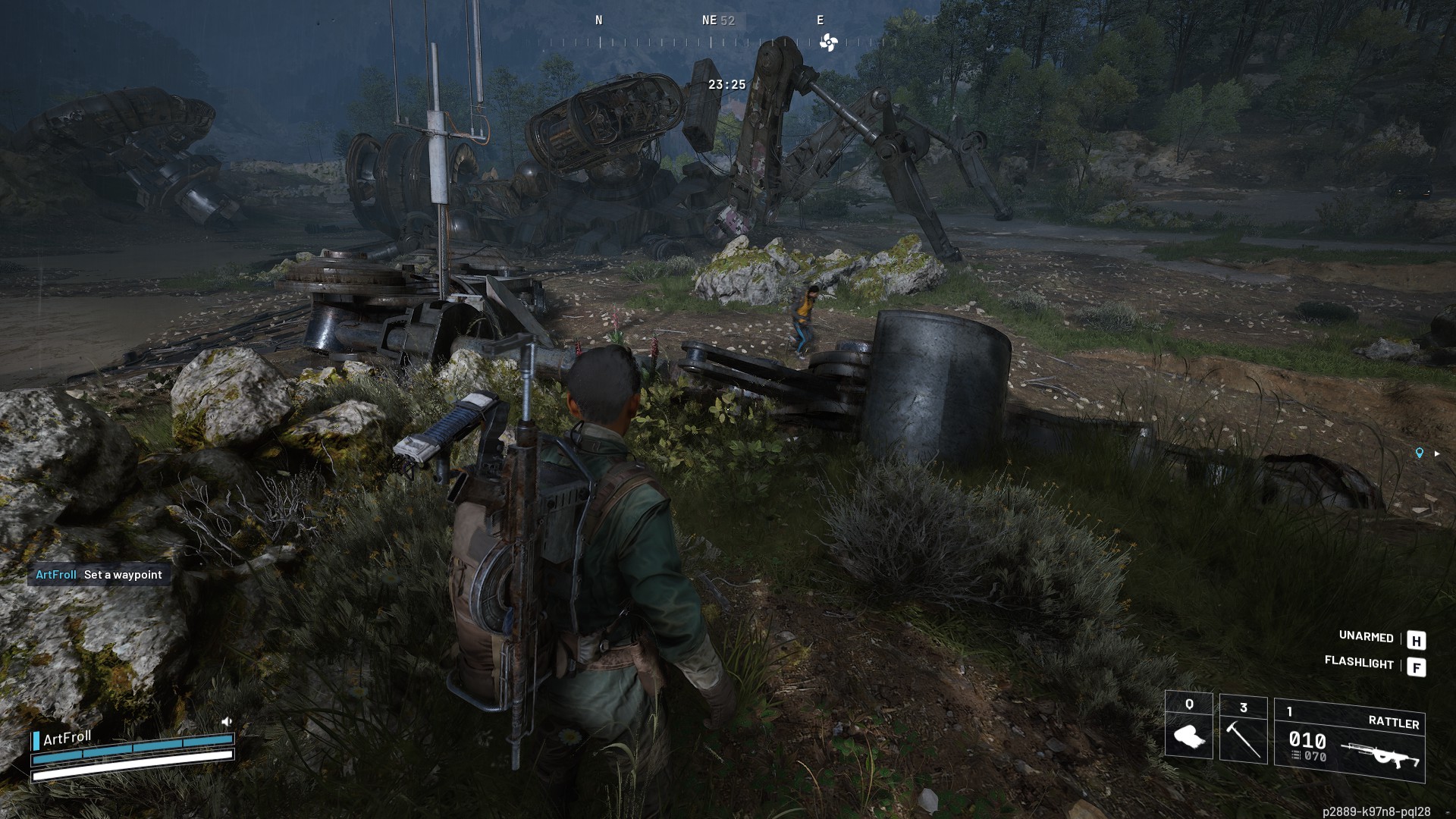Click the blue waypoint pin marker

[1419, 453]
